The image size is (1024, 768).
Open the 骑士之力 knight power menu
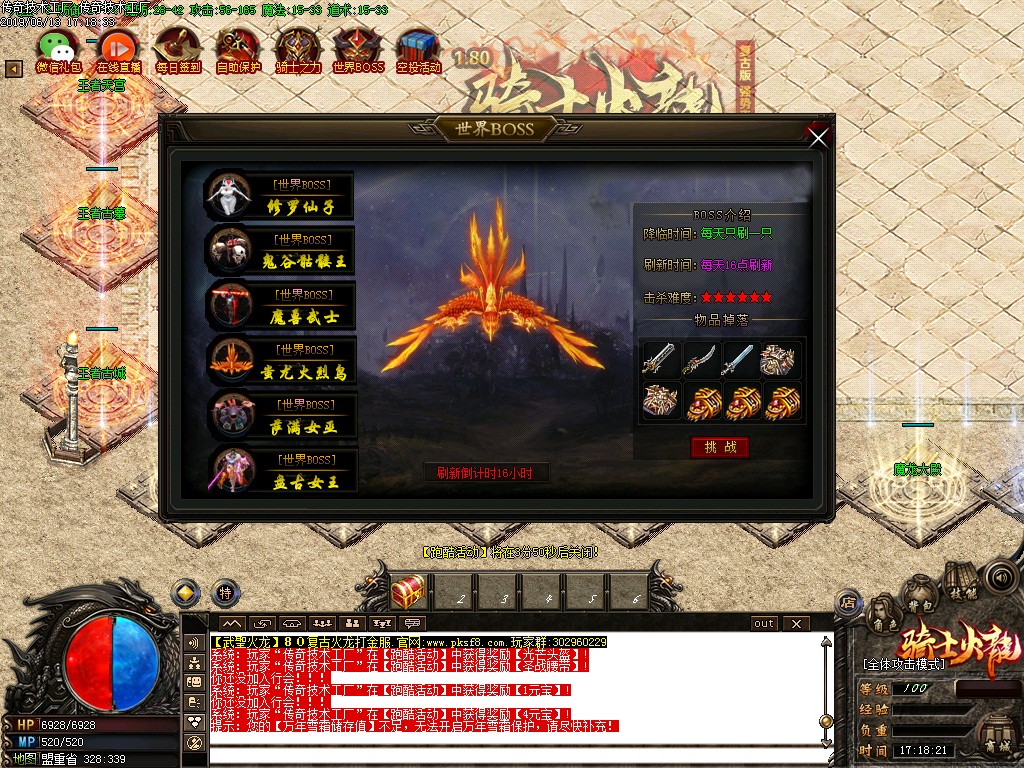298,50
